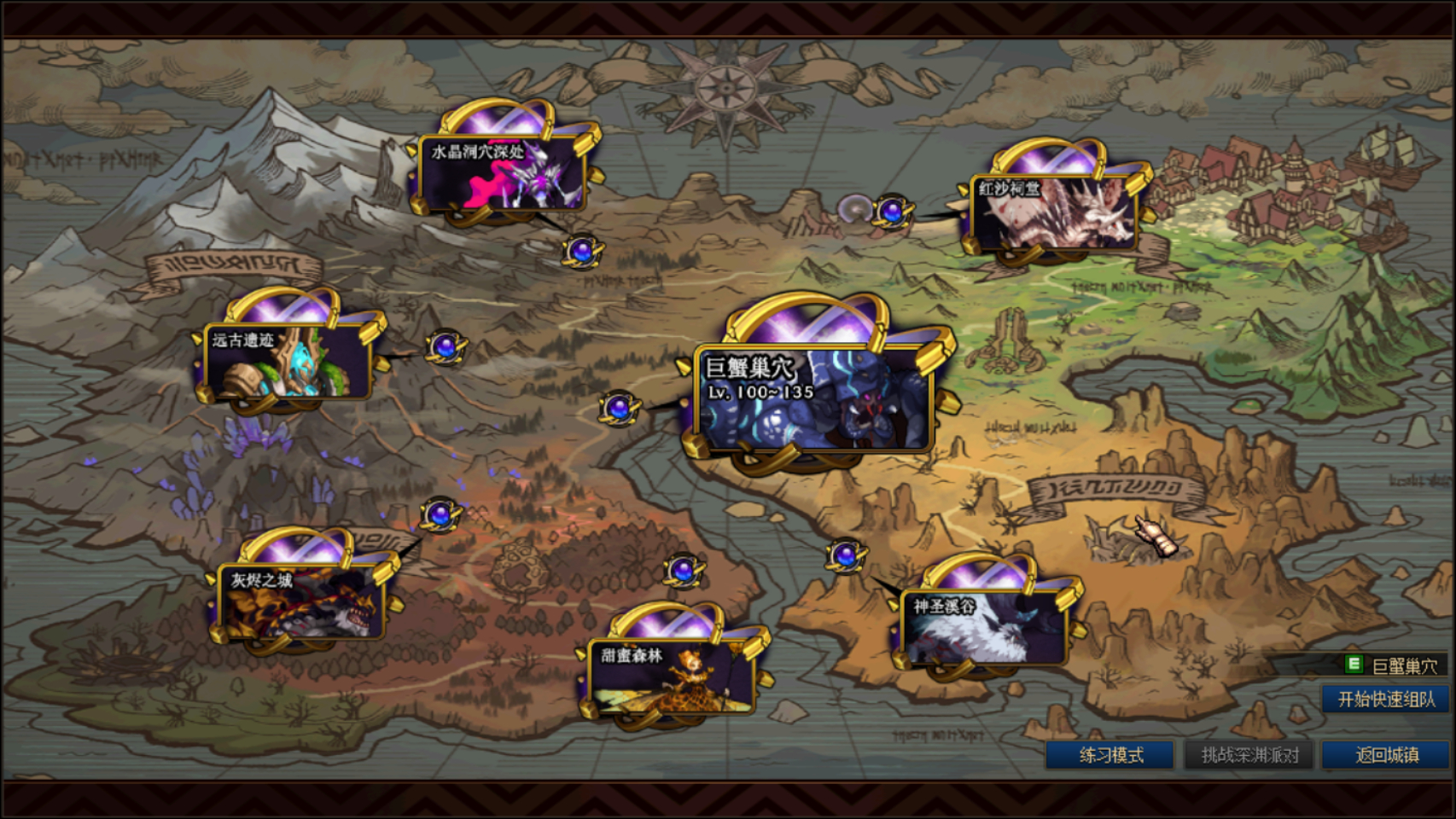
Task: Click the 开始快速组队 button
Action: [1386, 700]
